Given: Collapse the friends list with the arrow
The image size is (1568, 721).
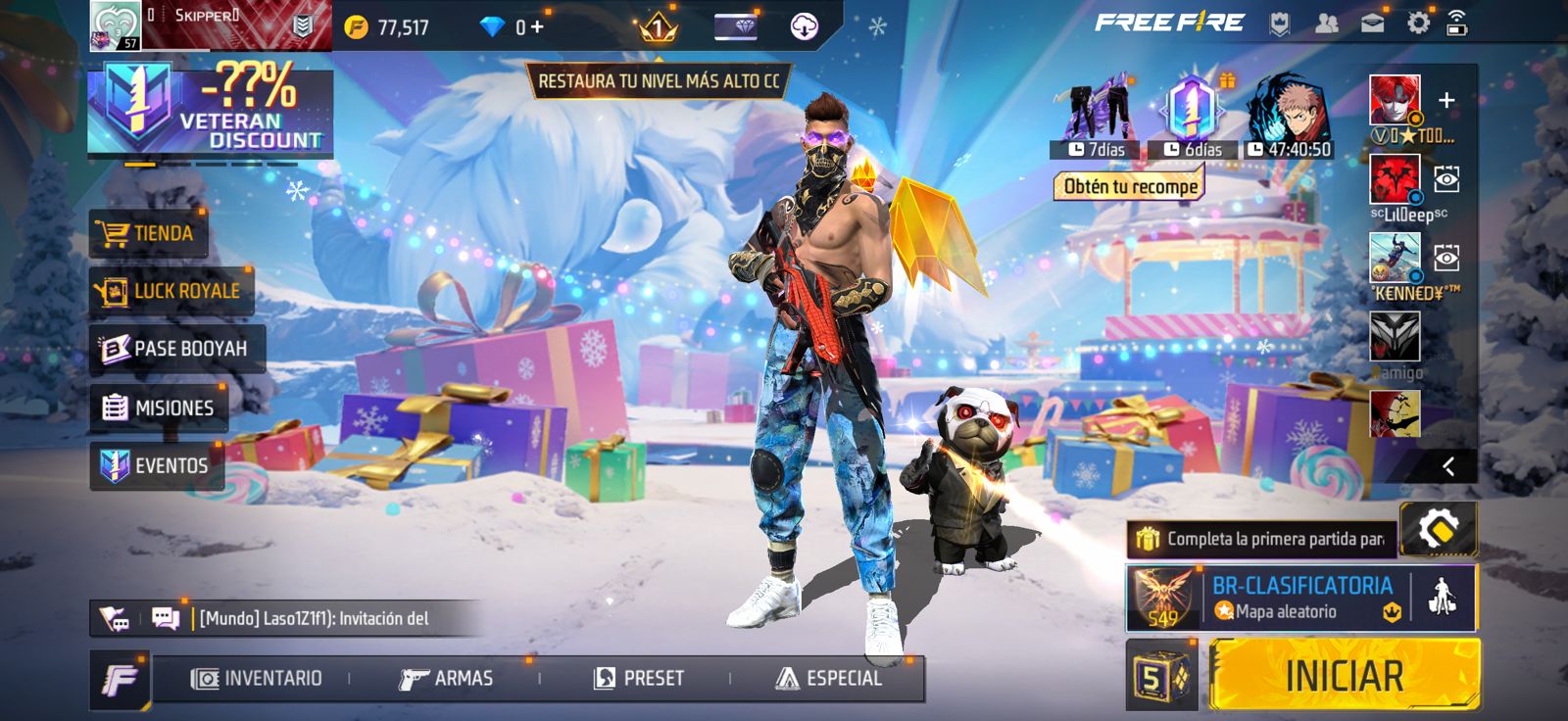Looking at the screenshot, I should 1448,467.
